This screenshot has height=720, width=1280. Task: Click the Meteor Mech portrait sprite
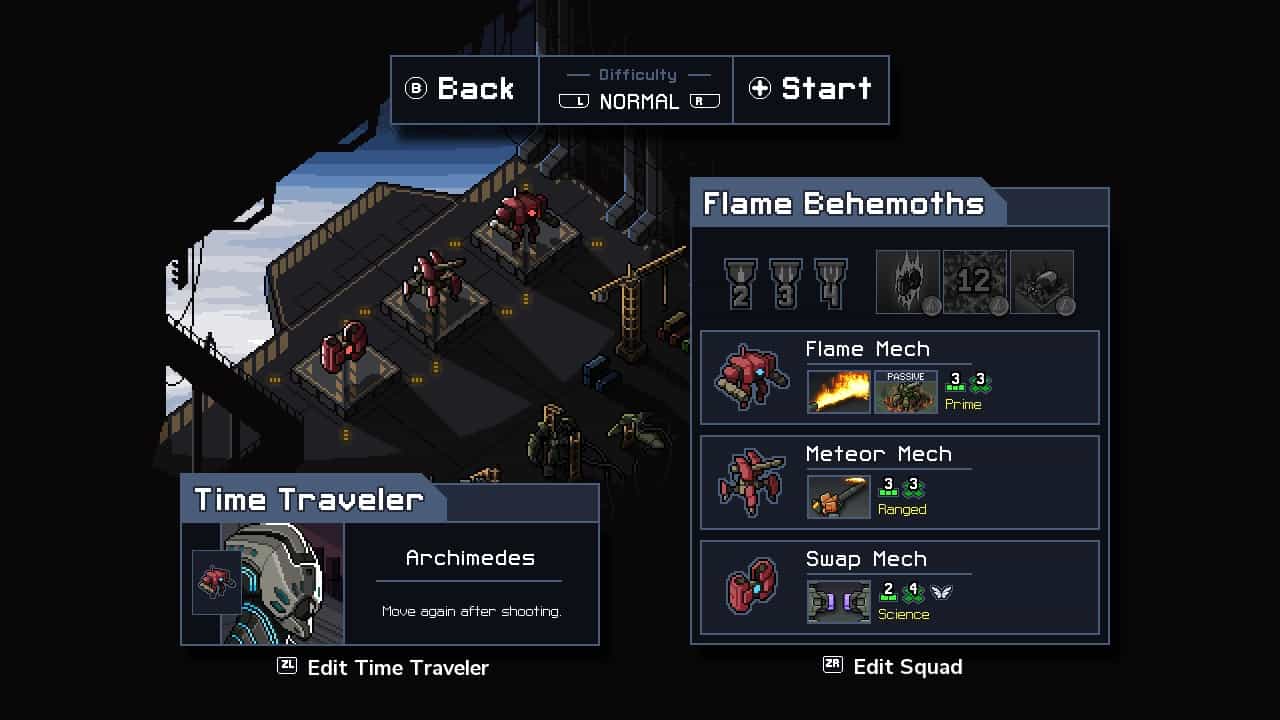pos(751,483)
